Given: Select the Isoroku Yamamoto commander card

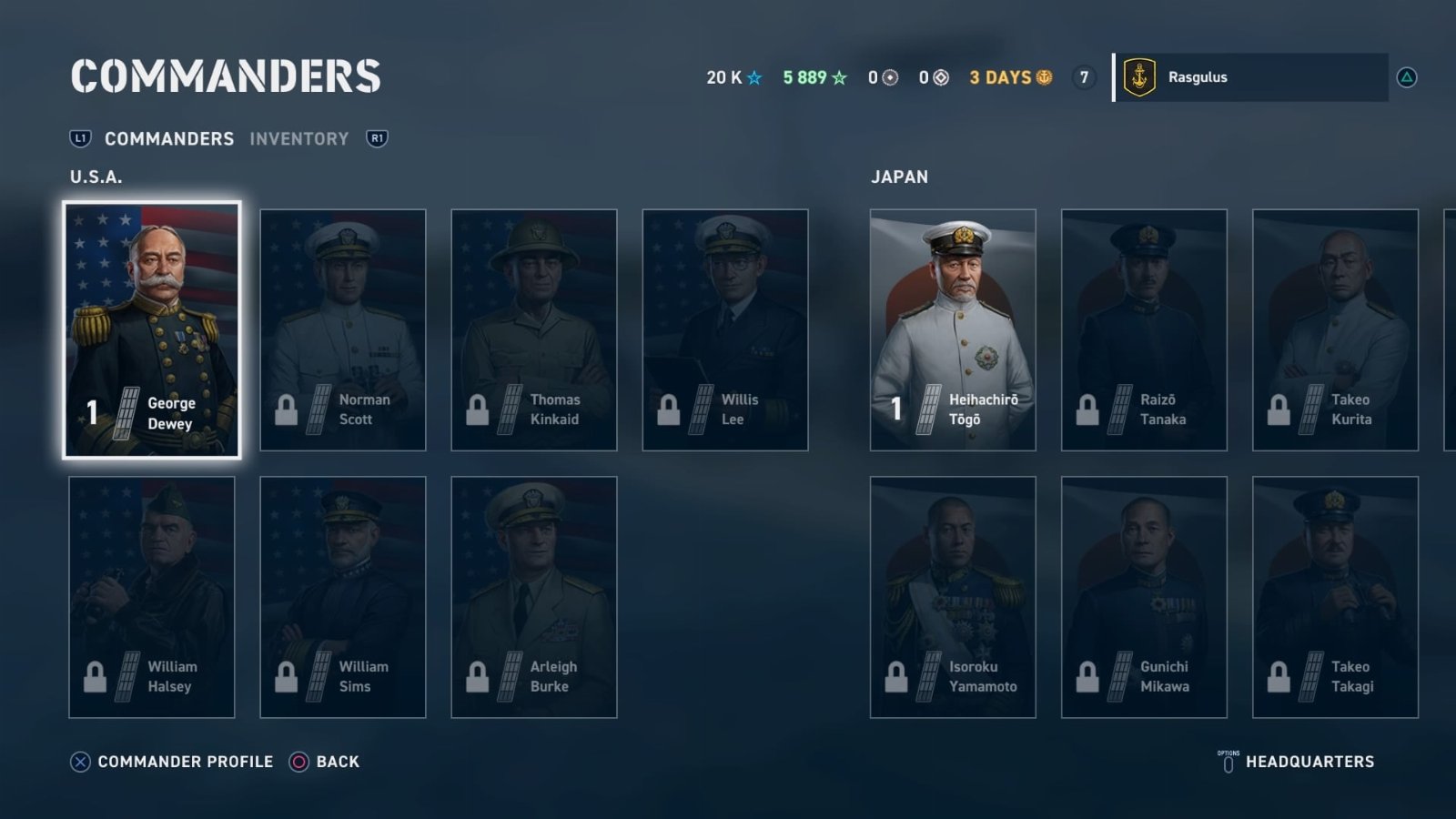Looking at the screenshot, I should pos(953,597).
